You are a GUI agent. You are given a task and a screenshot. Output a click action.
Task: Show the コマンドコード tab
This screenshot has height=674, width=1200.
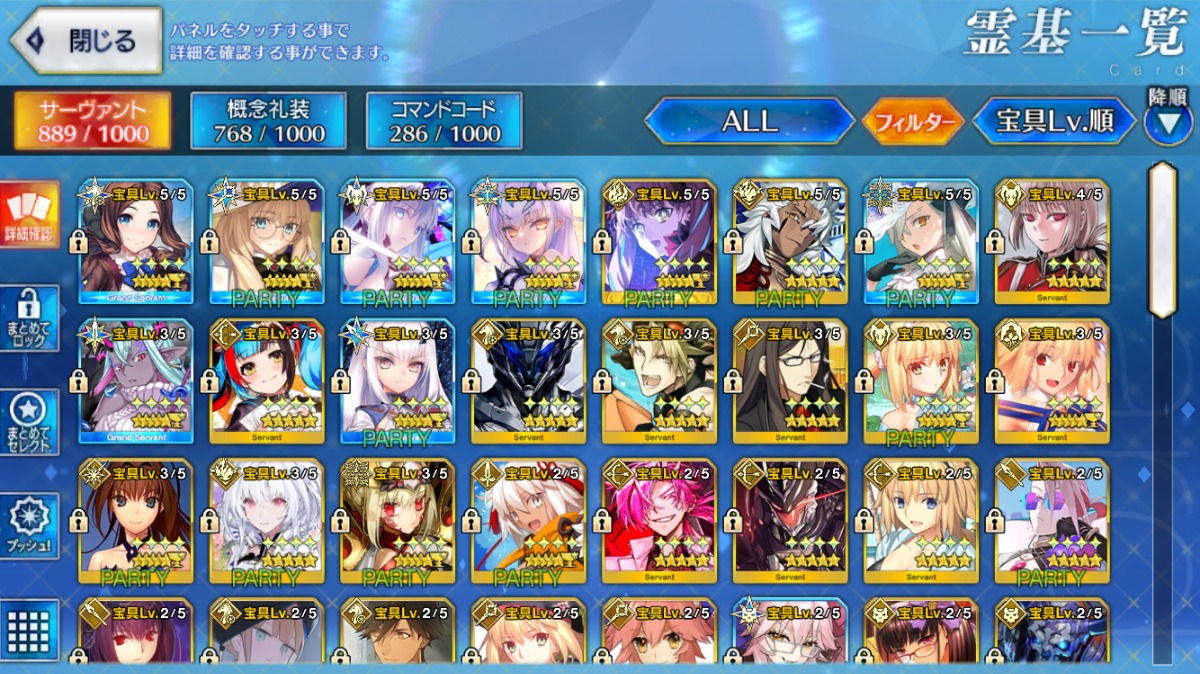[x=444, y=121]
